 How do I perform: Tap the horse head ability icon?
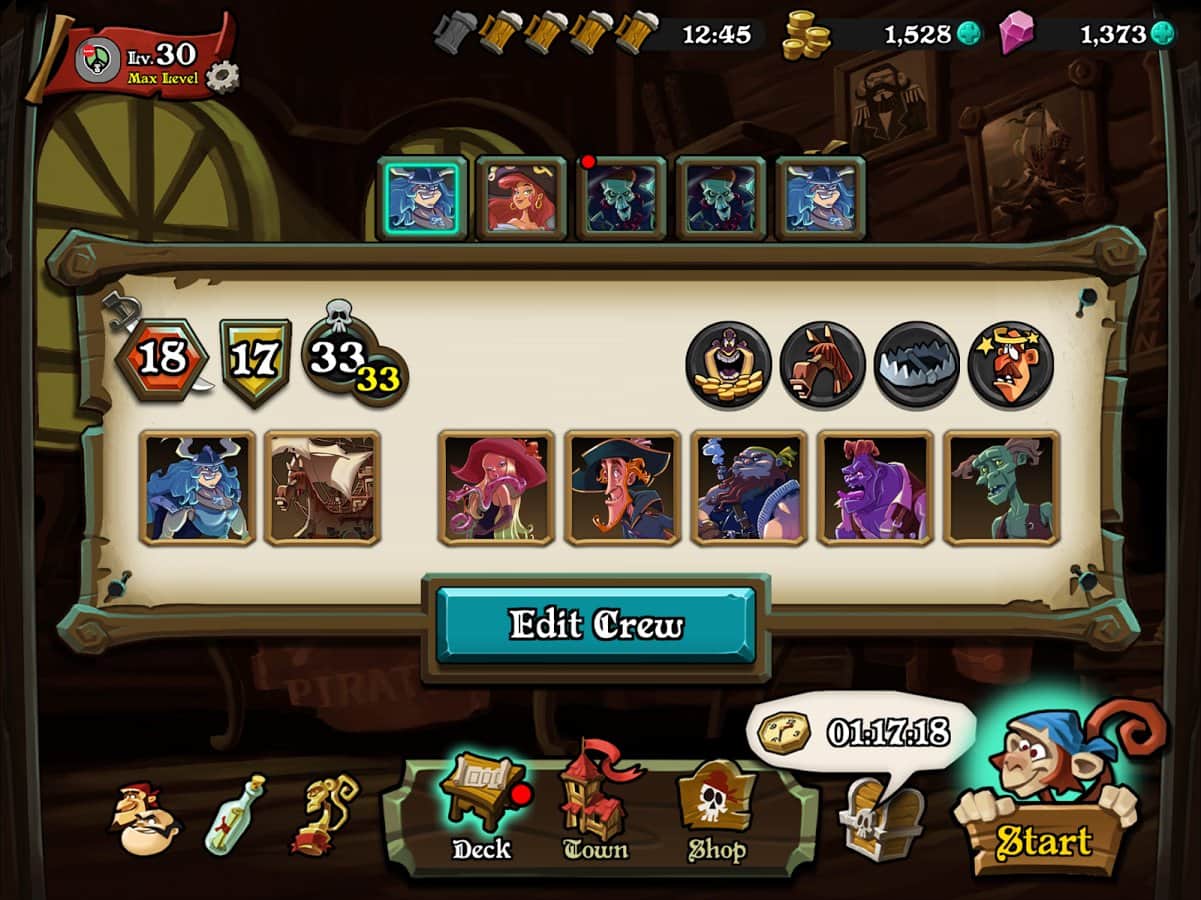click(822, 364)
